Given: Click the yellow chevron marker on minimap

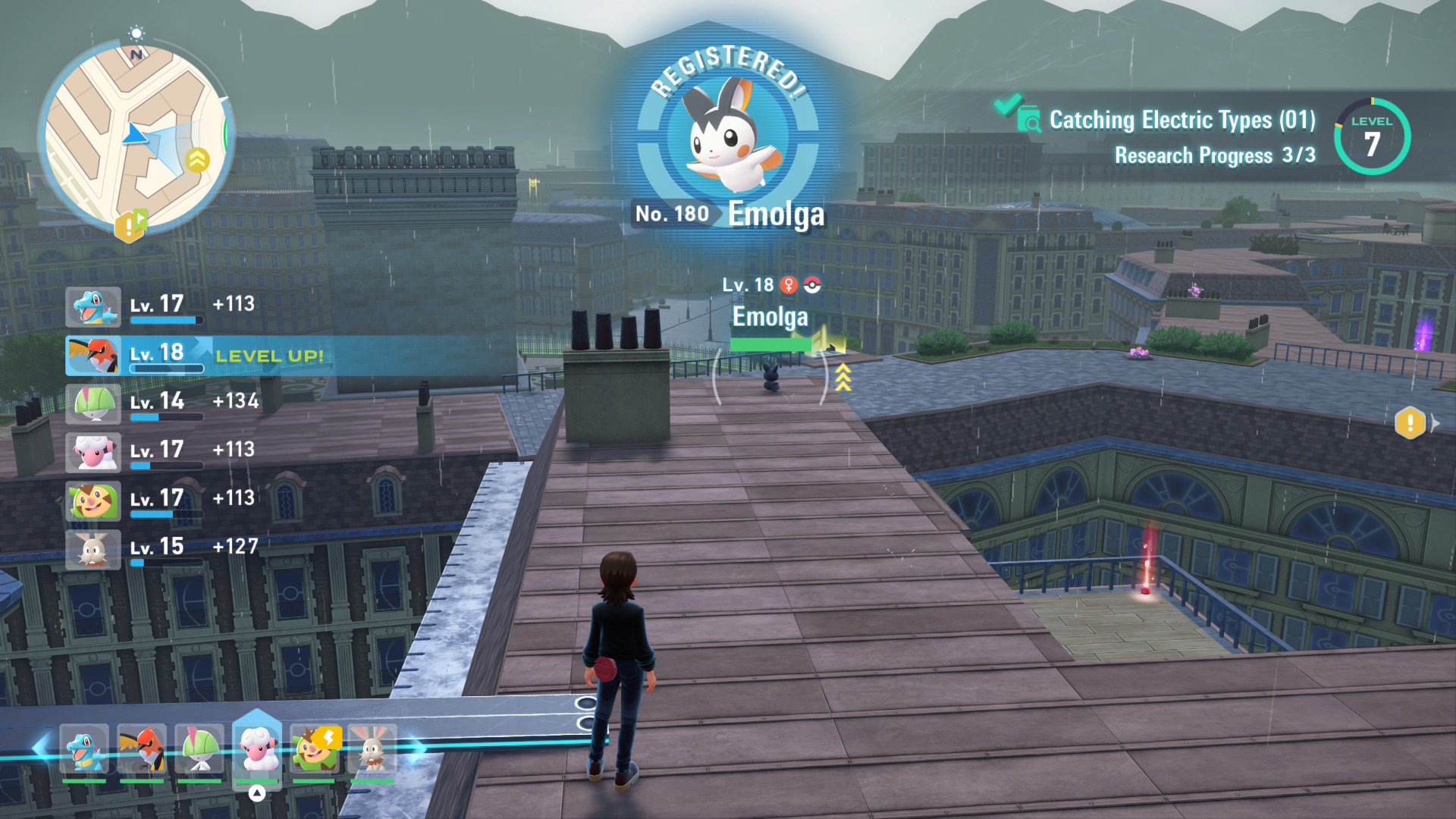Looking at the screenshot, I should click(197, 160).
